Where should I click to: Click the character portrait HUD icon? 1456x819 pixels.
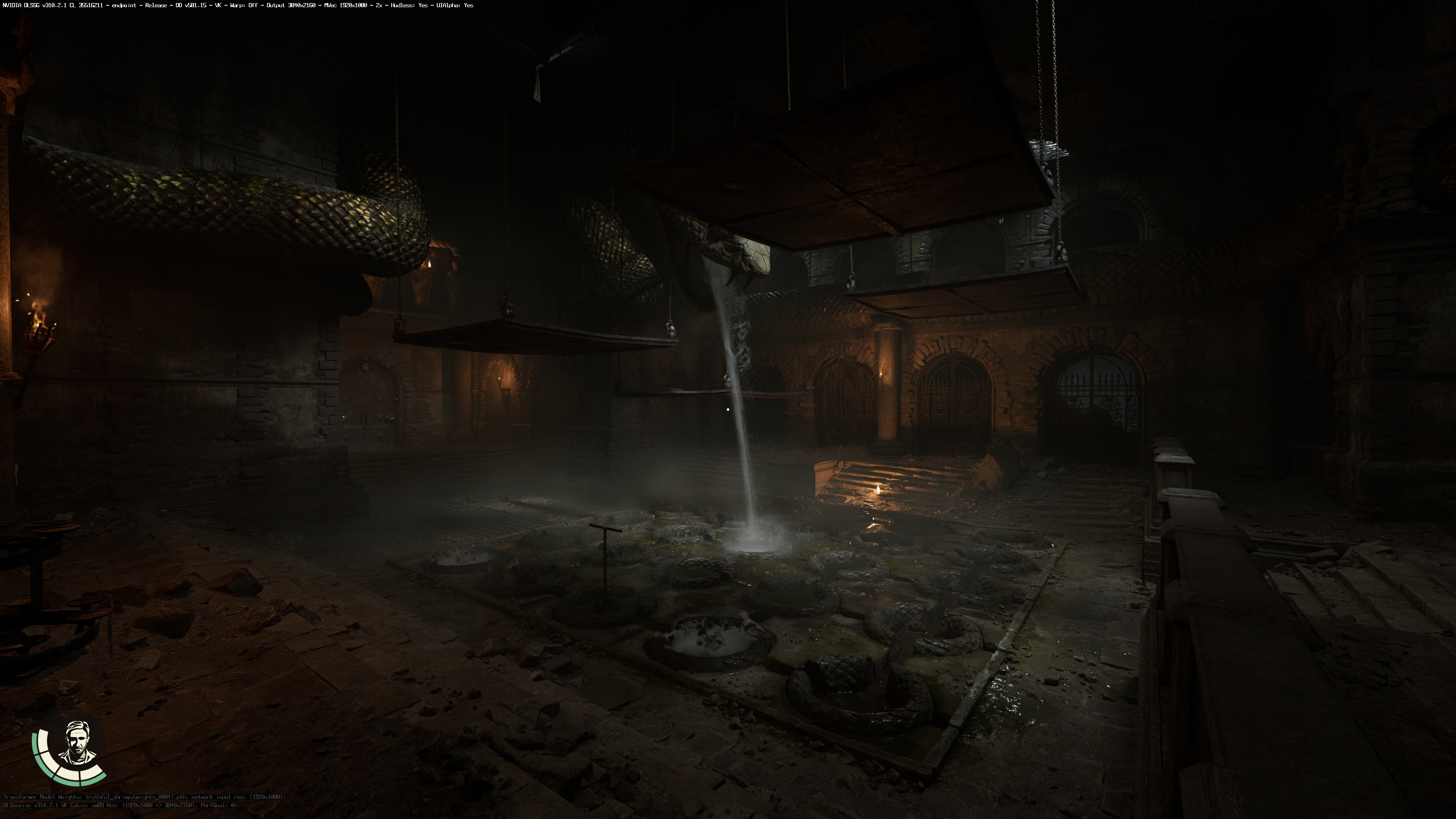76,743
